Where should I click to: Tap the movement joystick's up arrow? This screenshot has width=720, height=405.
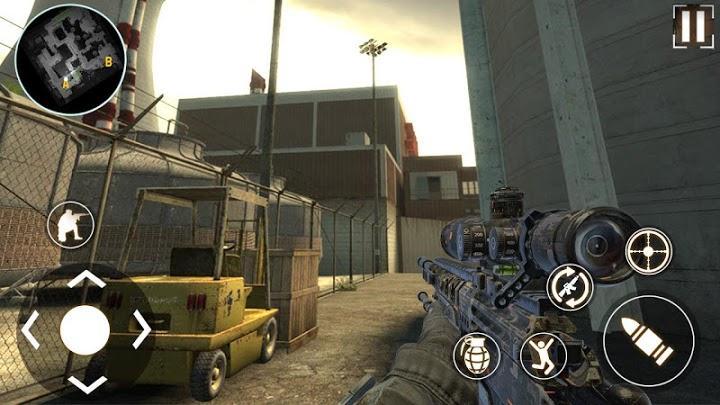tap(85, 281)
